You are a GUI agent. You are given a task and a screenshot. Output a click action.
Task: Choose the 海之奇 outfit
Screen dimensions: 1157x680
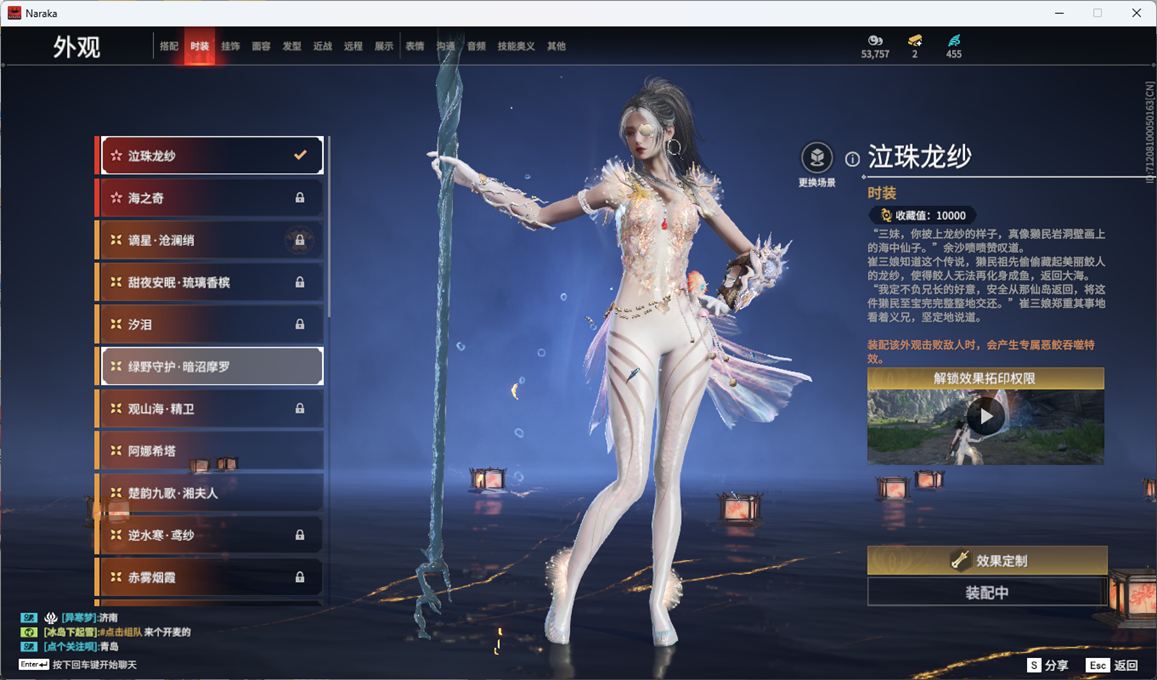(211, 198)
